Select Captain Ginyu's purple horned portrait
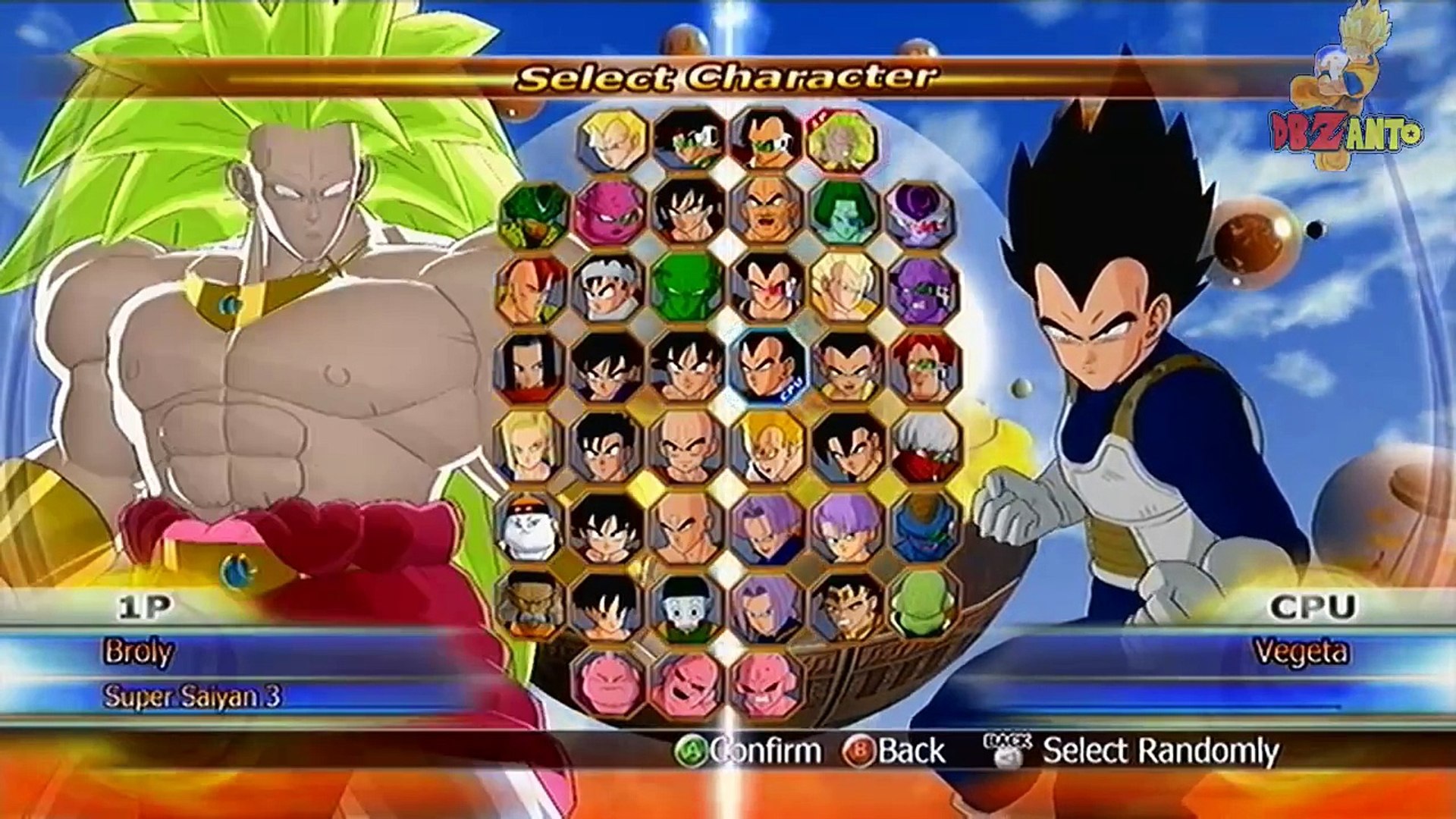Screen dimensions: 1456x819 [x=923, y=290]
